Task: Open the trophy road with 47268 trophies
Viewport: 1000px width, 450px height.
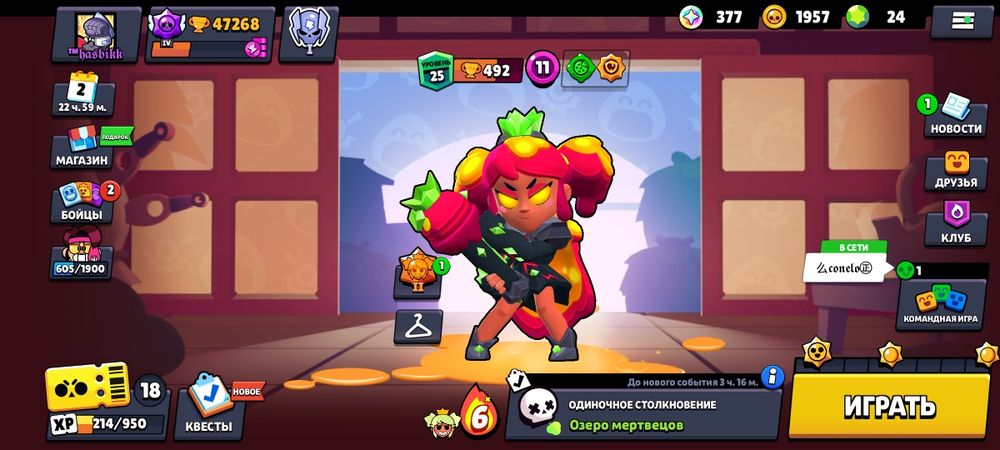Action: [209, 34]
